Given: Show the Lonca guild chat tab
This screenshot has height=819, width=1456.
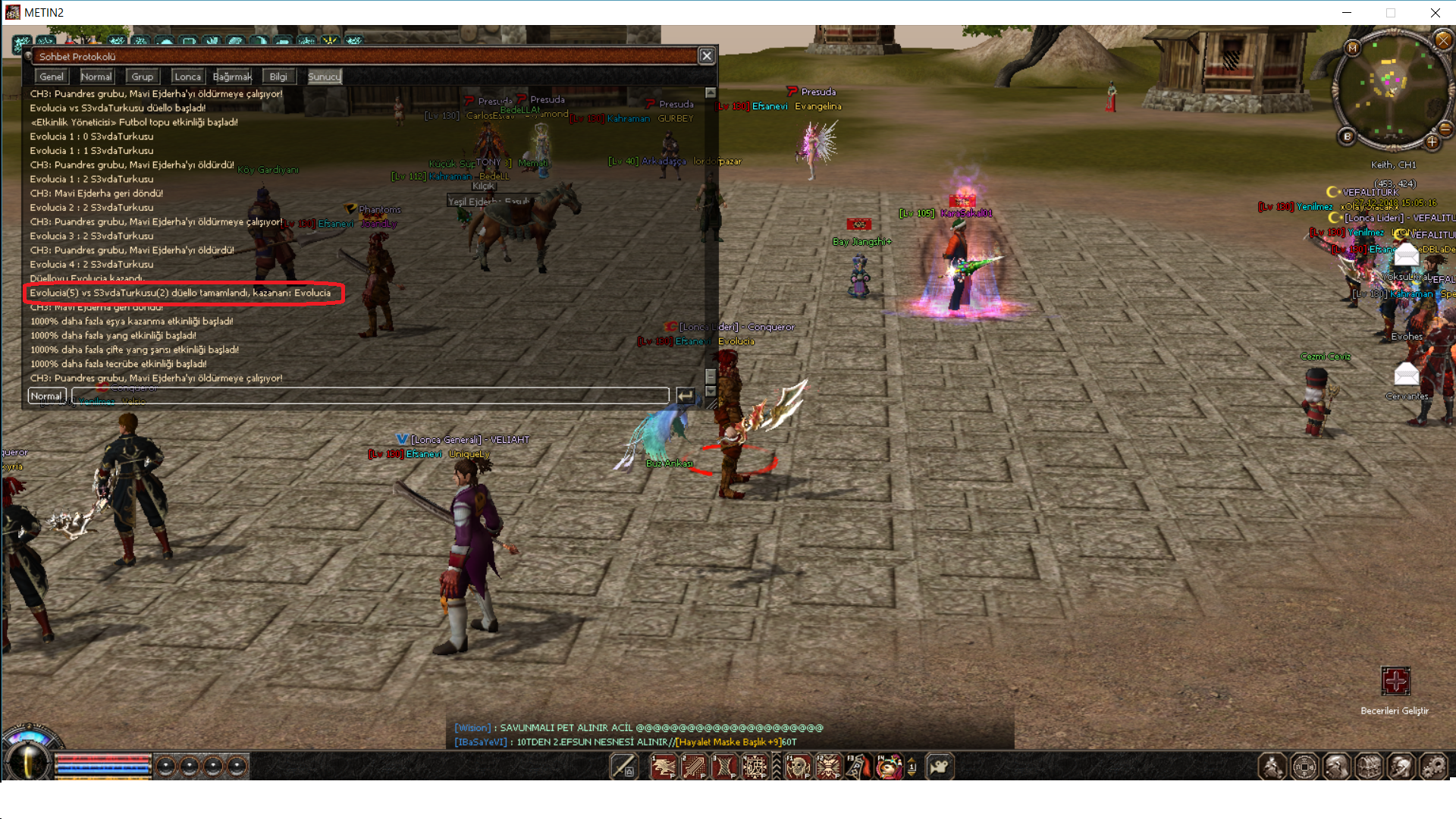Looking at the screenshot, I should (187, 77).
